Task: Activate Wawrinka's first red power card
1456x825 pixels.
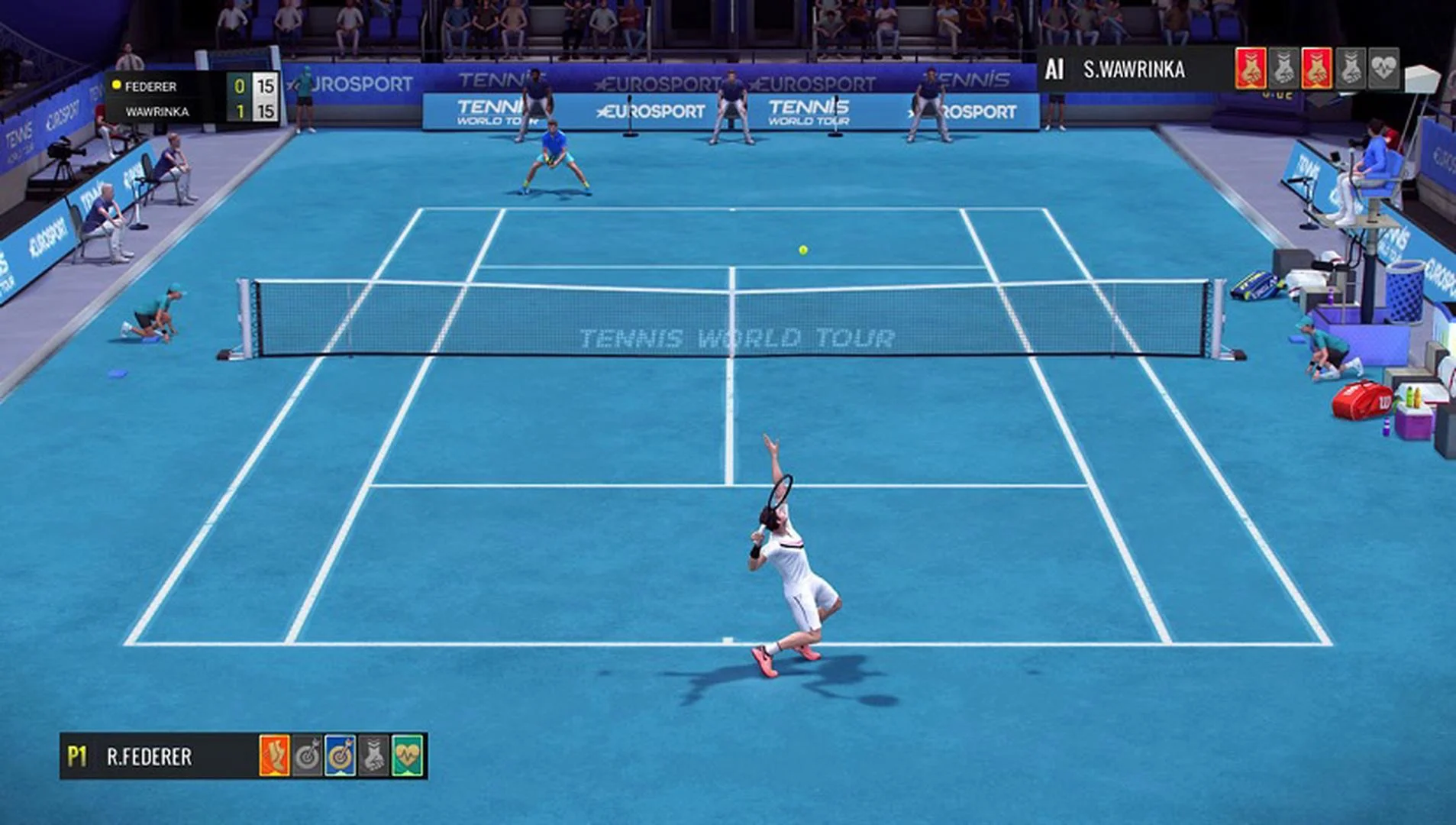Action: 1251,69
